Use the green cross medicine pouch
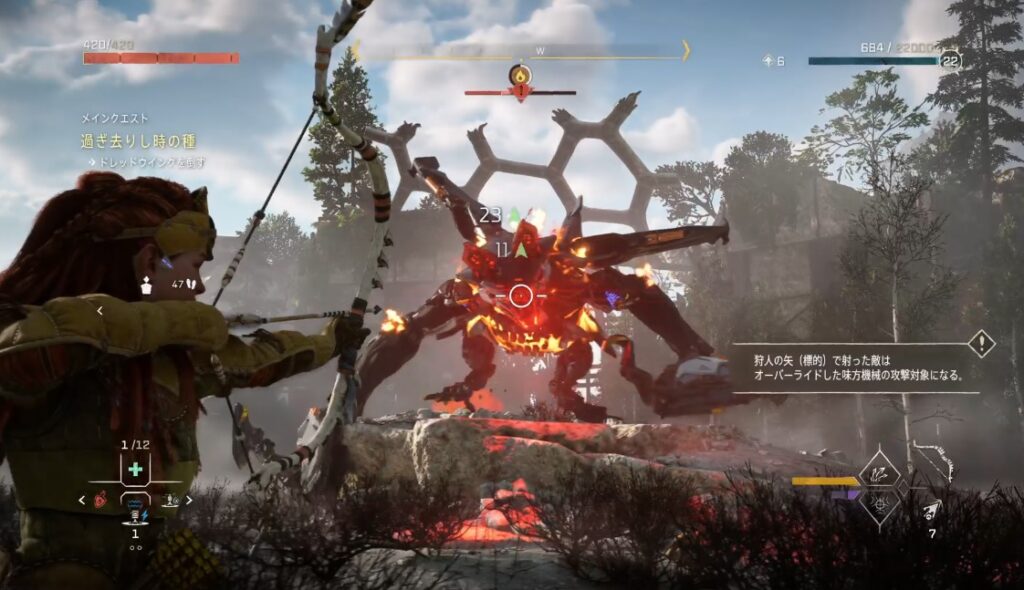 (x=135, y=470)
